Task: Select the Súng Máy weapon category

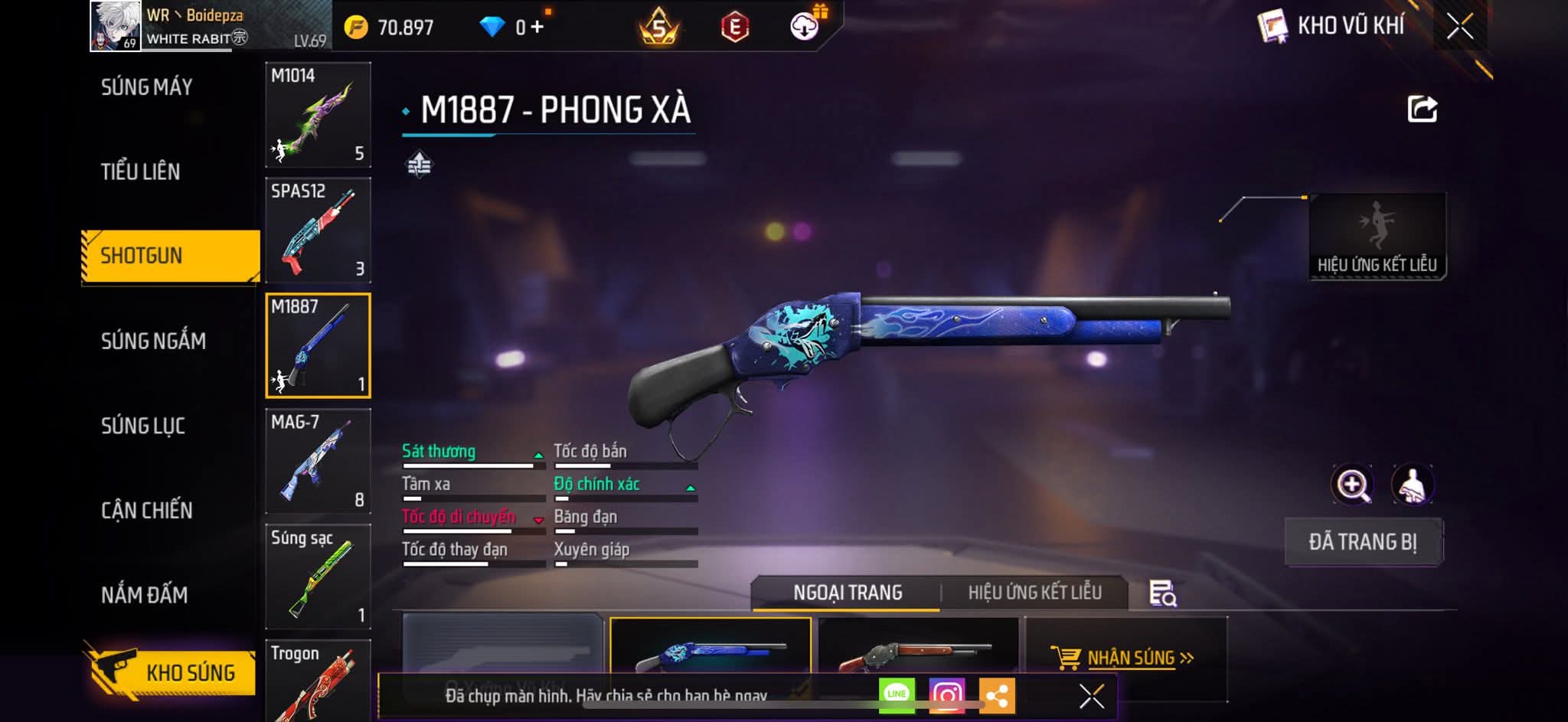Action: (146, 87)
